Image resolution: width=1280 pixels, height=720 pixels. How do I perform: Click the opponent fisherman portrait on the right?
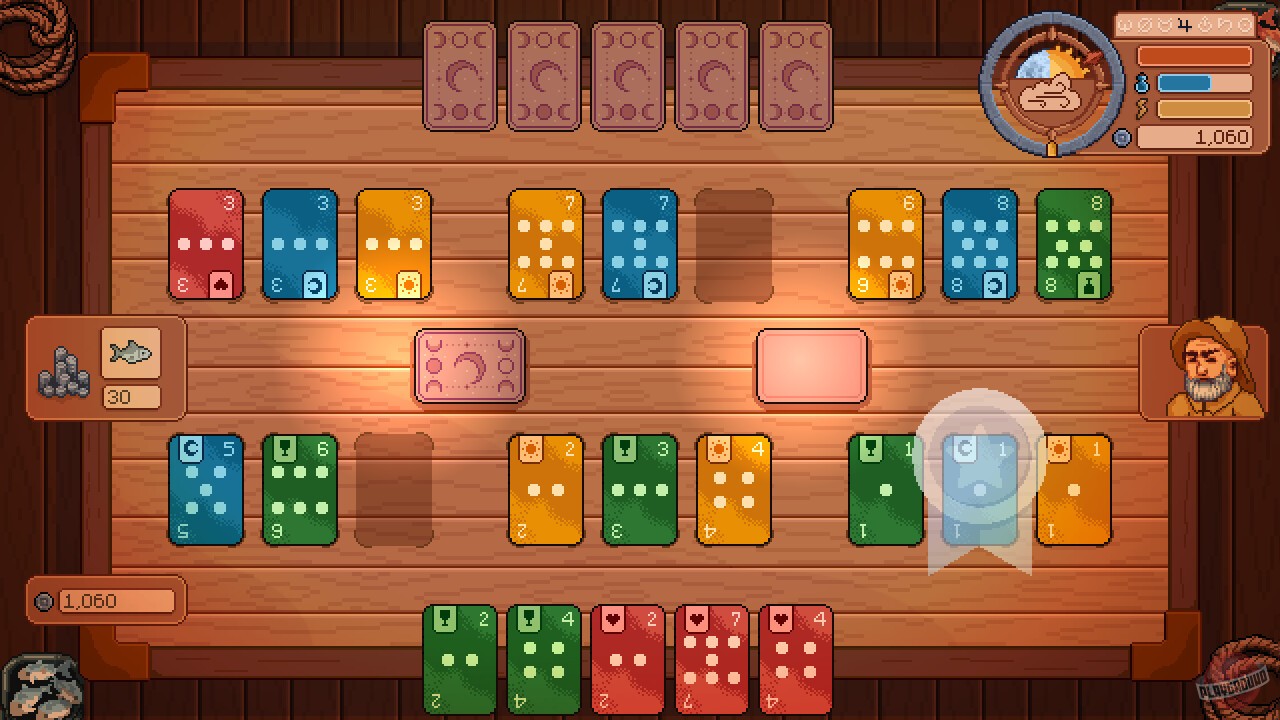click(1203, 366)
